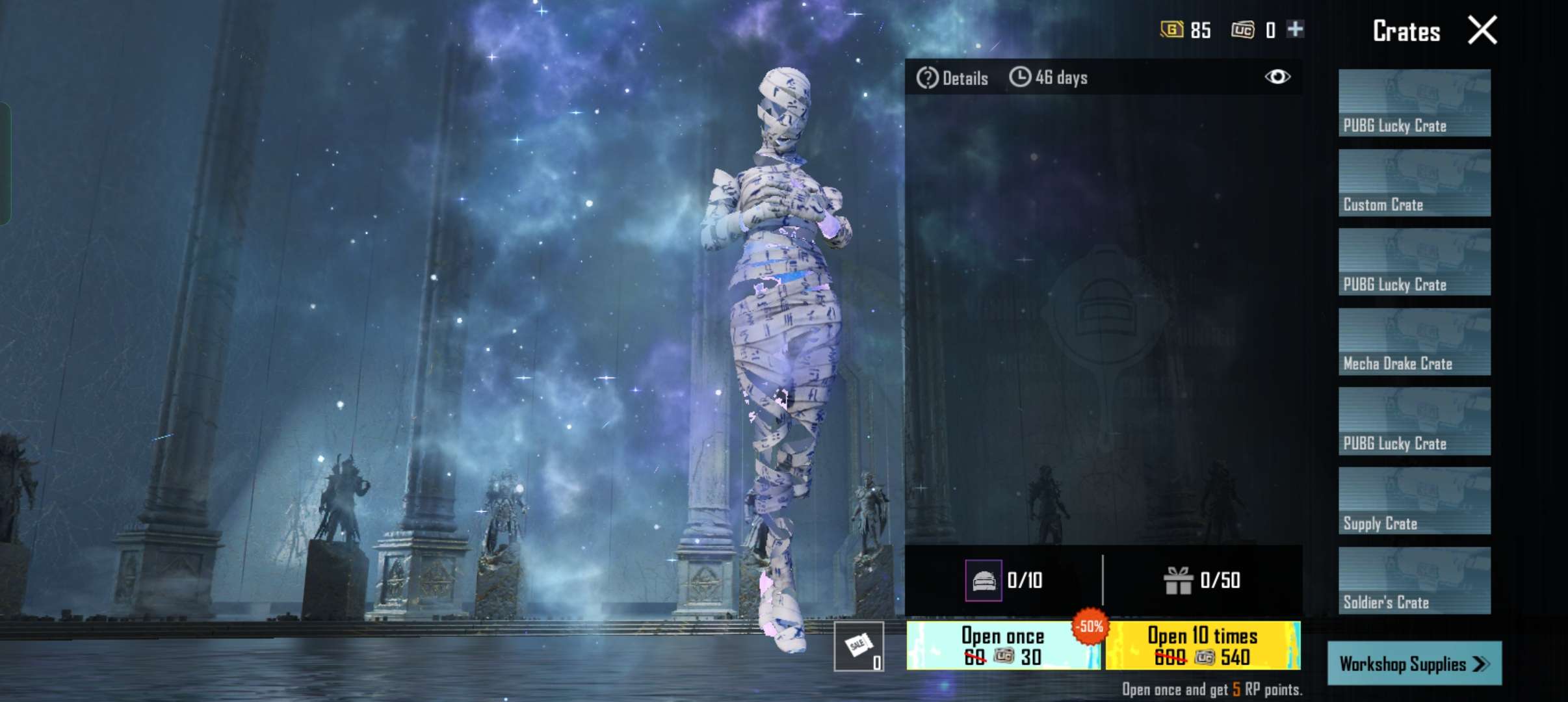This screenshot has width=1568, height=702.
Task: Select the Soldier's Crate tab
Action: [x=1414, y=578]
